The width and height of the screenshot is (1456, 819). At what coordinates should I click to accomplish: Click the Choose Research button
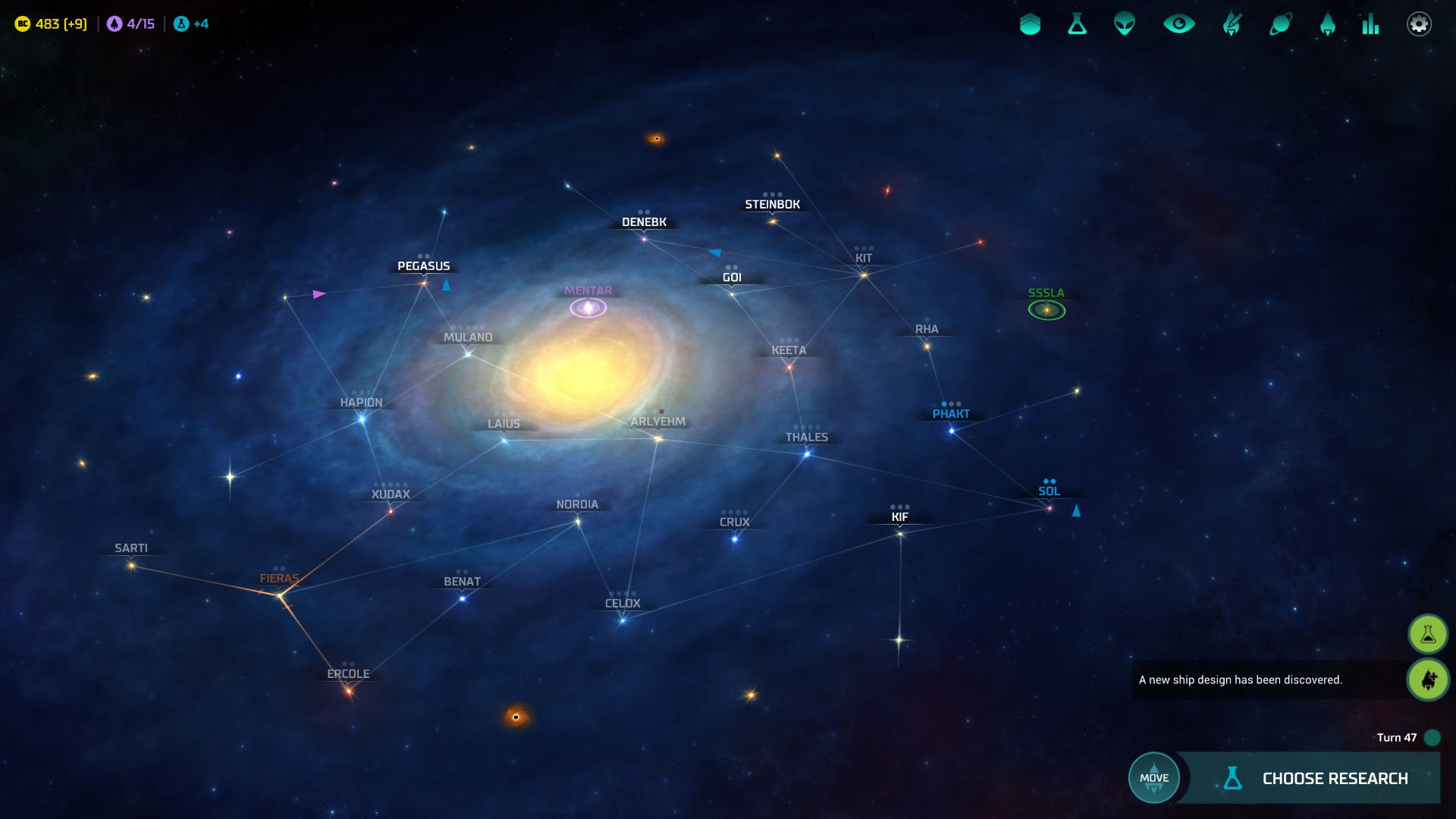tap(1318, 778)
